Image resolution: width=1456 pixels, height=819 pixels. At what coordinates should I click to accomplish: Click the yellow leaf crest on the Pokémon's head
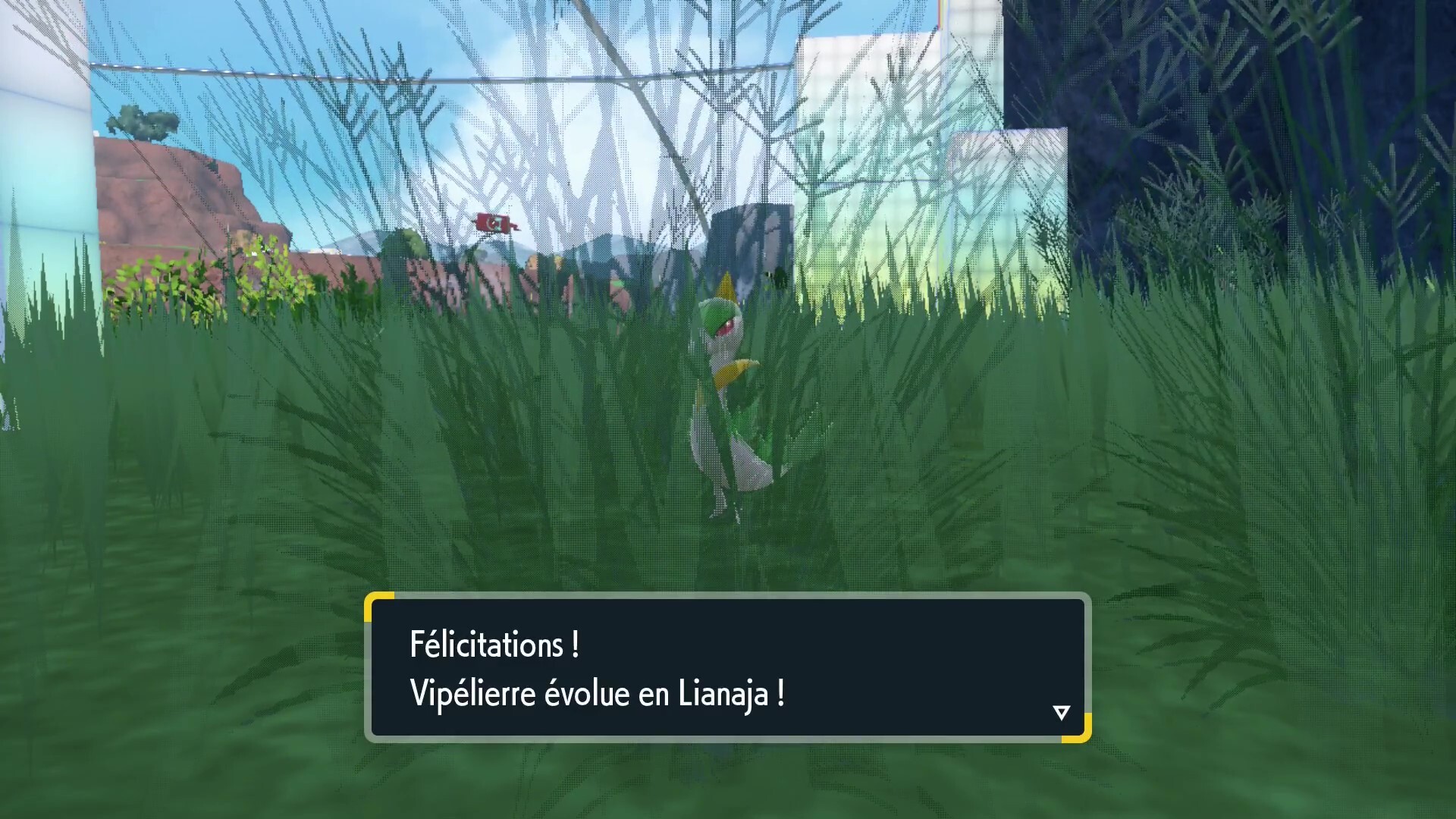point(726,287)
